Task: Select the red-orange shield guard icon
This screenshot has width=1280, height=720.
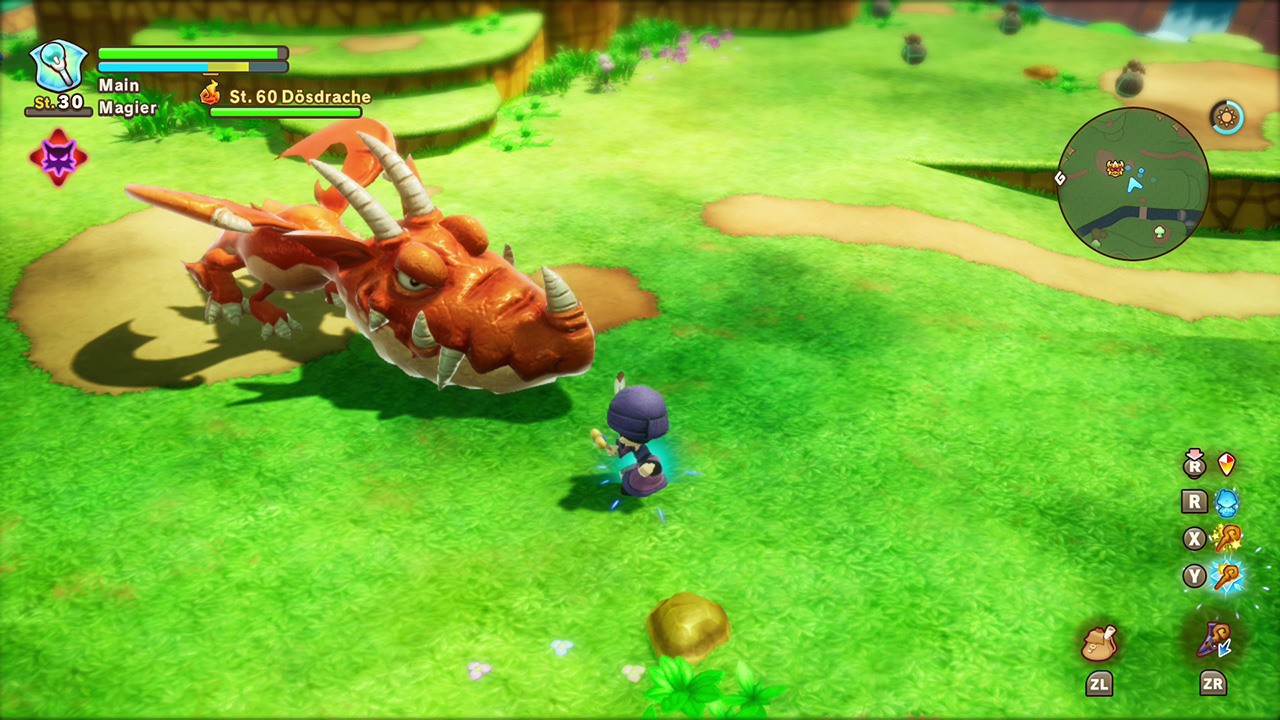Action: point(1226,464)
